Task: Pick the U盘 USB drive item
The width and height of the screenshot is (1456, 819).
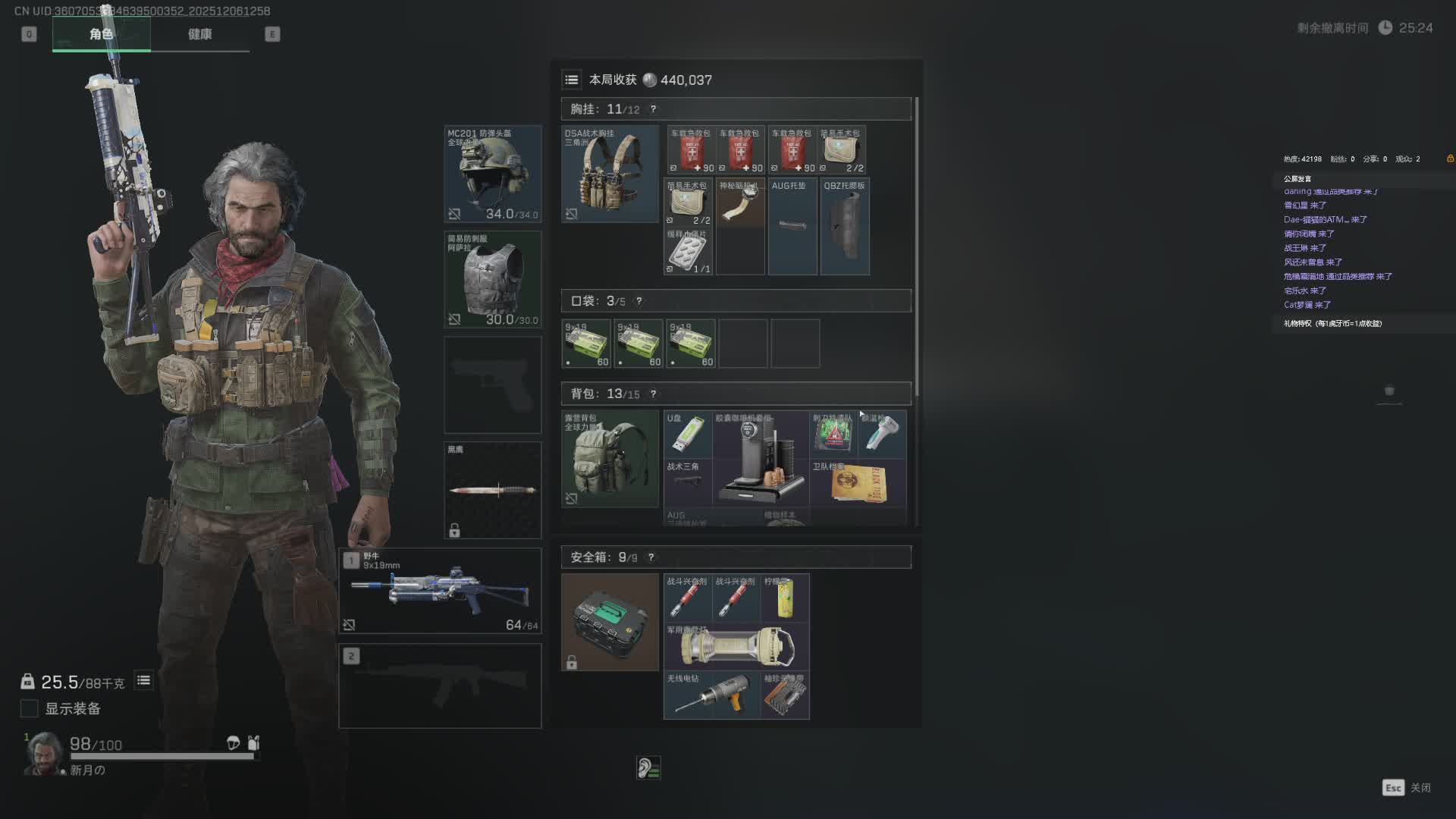Action: pos(688,435)
